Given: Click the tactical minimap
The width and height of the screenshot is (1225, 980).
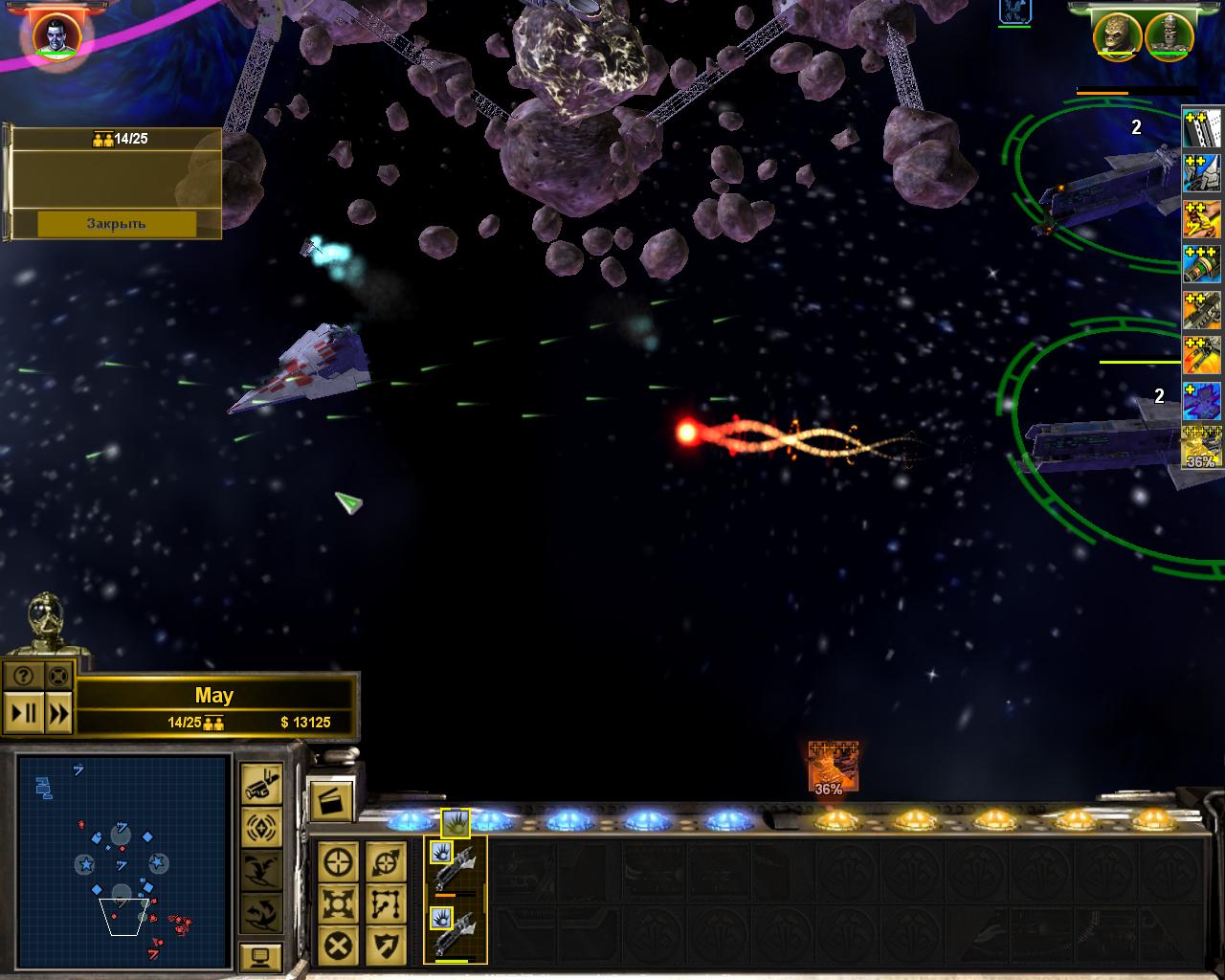Looking at the screenshot, I should click(x=123, y=860).
